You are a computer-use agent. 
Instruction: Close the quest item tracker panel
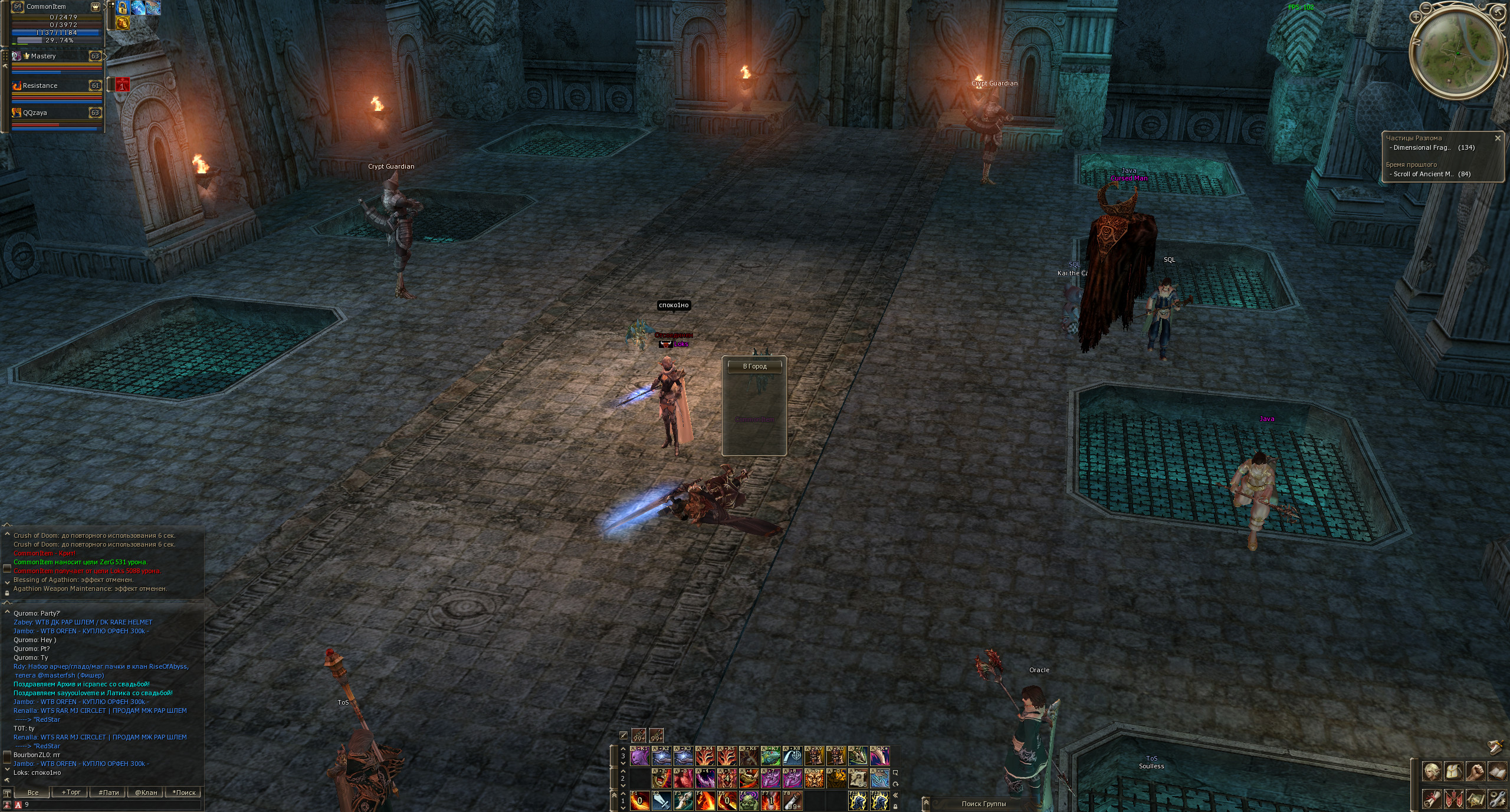1497,138
